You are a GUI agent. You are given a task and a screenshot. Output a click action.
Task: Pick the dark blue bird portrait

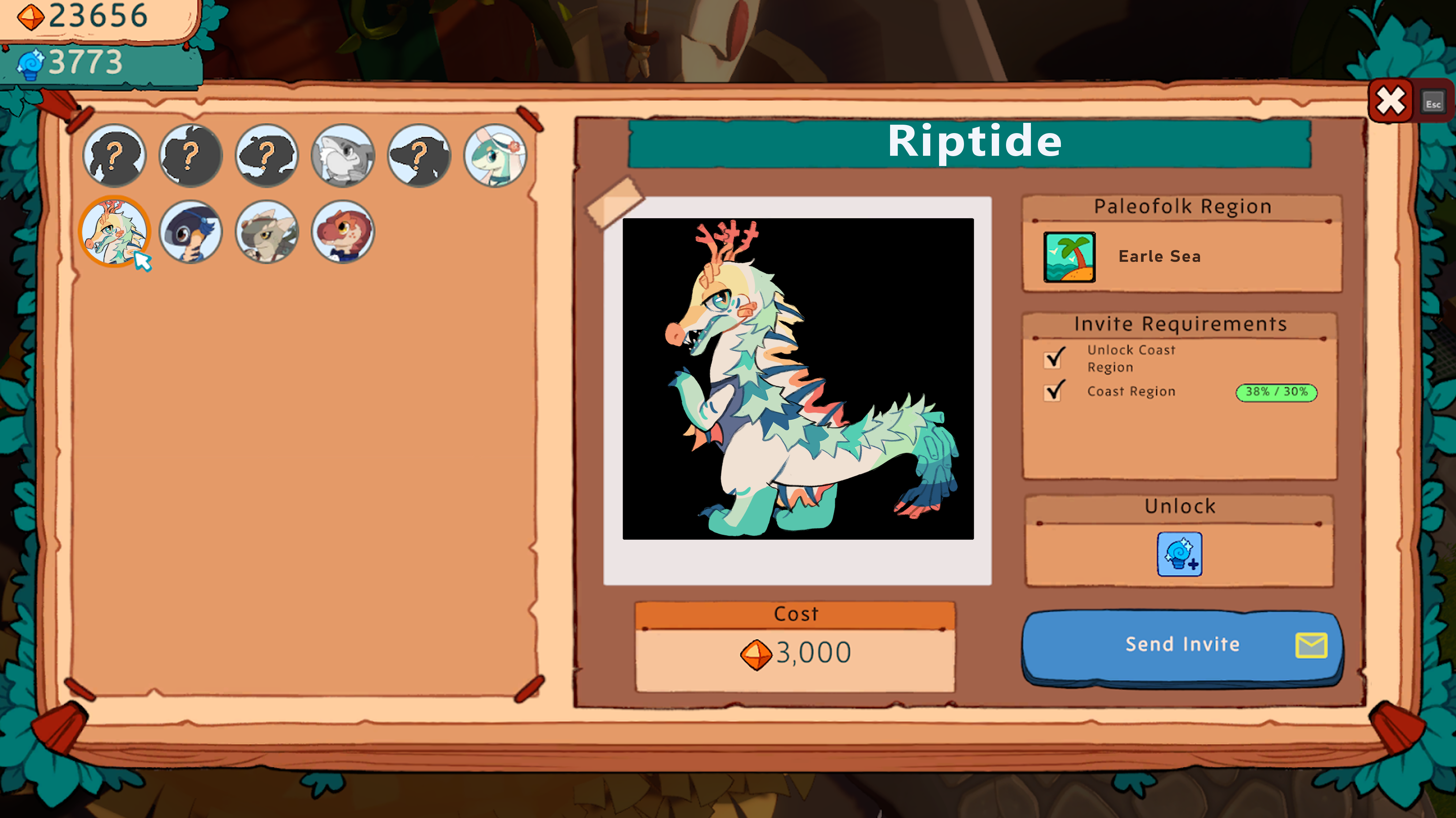191,231
